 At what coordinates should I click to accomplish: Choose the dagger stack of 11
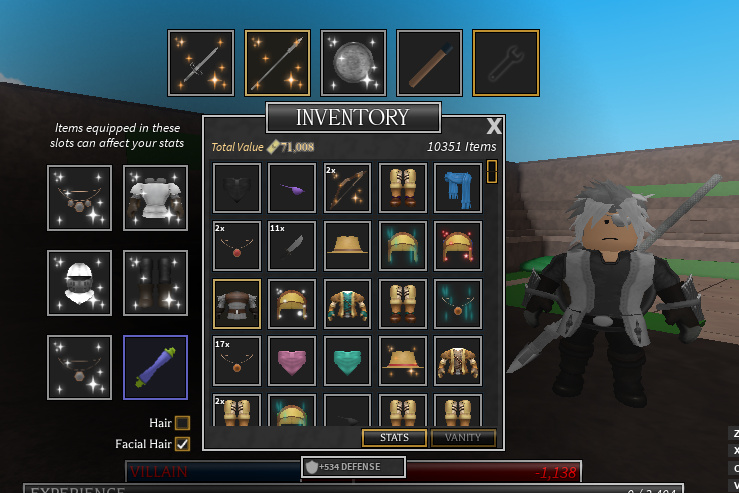(292, 246)
